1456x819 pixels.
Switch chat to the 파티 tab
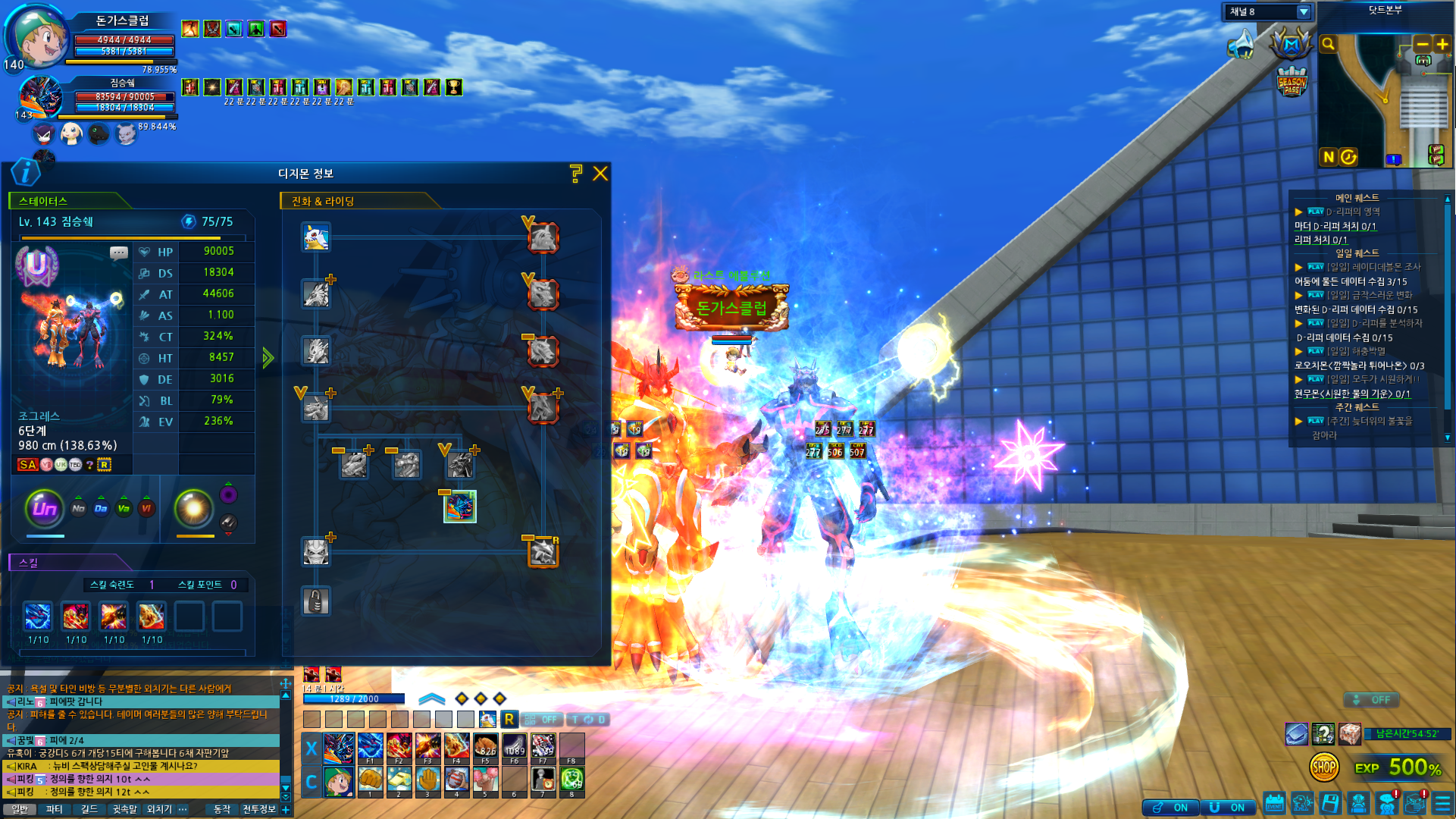pos(54,809)
